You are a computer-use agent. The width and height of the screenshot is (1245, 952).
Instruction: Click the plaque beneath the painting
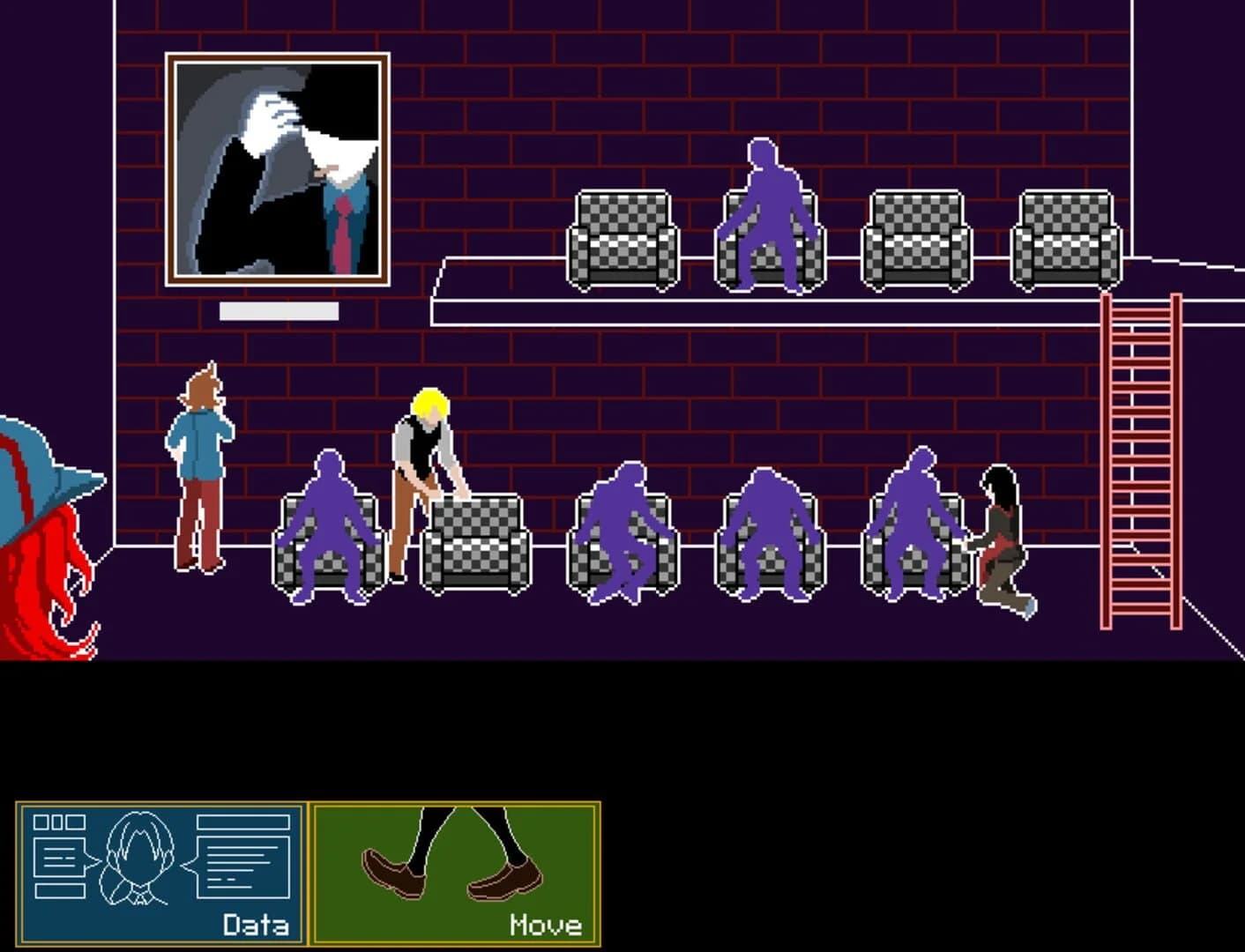coord(280,310)
